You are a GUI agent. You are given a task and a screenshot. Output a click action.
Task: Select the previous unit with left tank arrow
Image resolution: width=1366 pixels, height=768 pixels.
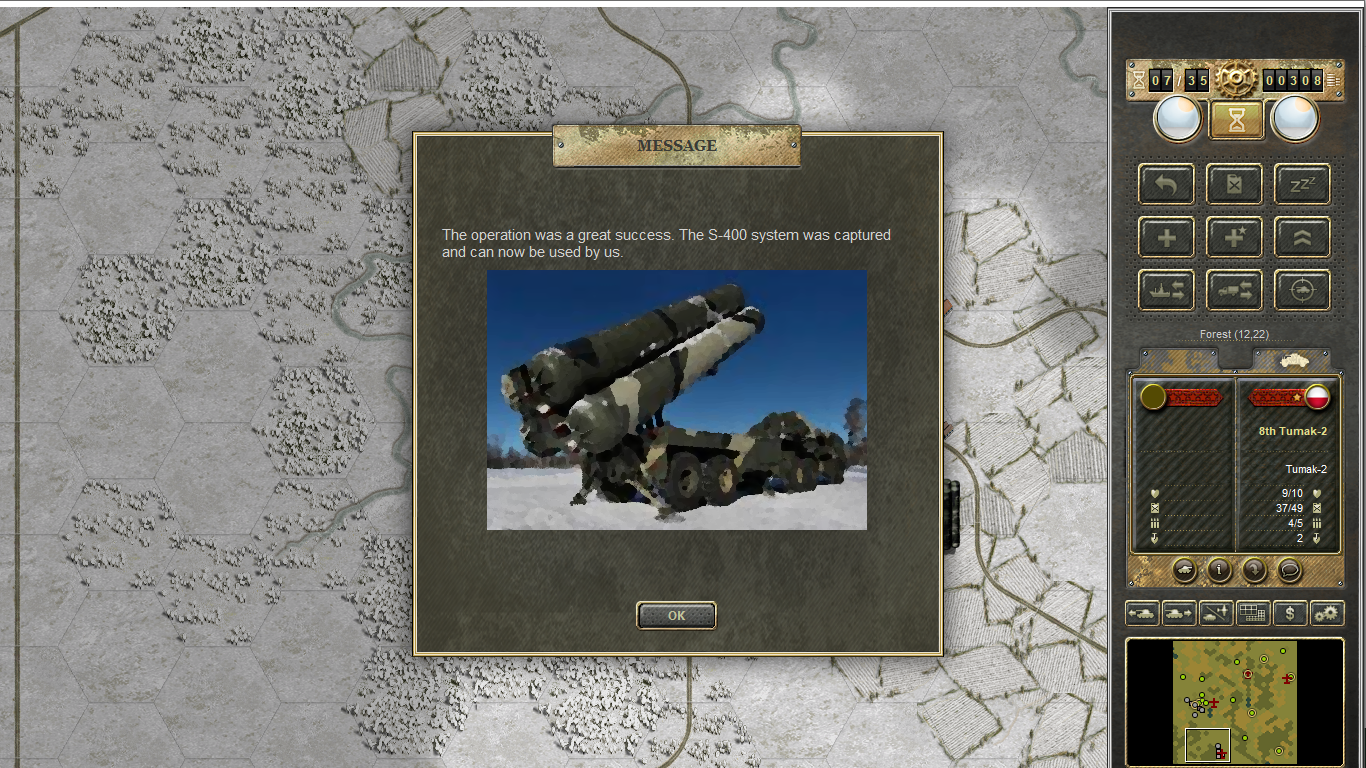point(1142,613)
